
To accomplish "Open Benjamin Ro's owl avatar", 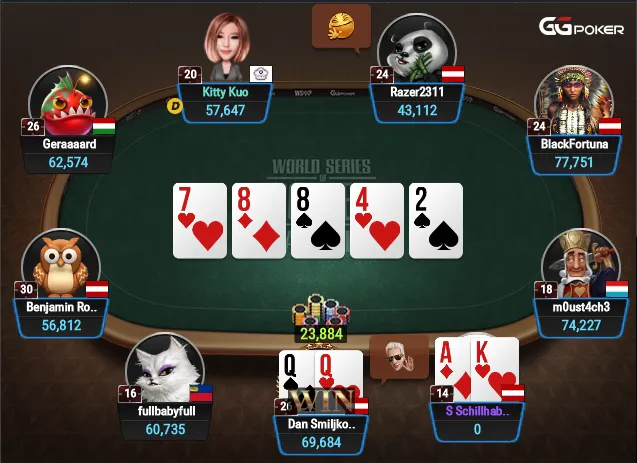I will pyautogui.click(x=61, y=263).
